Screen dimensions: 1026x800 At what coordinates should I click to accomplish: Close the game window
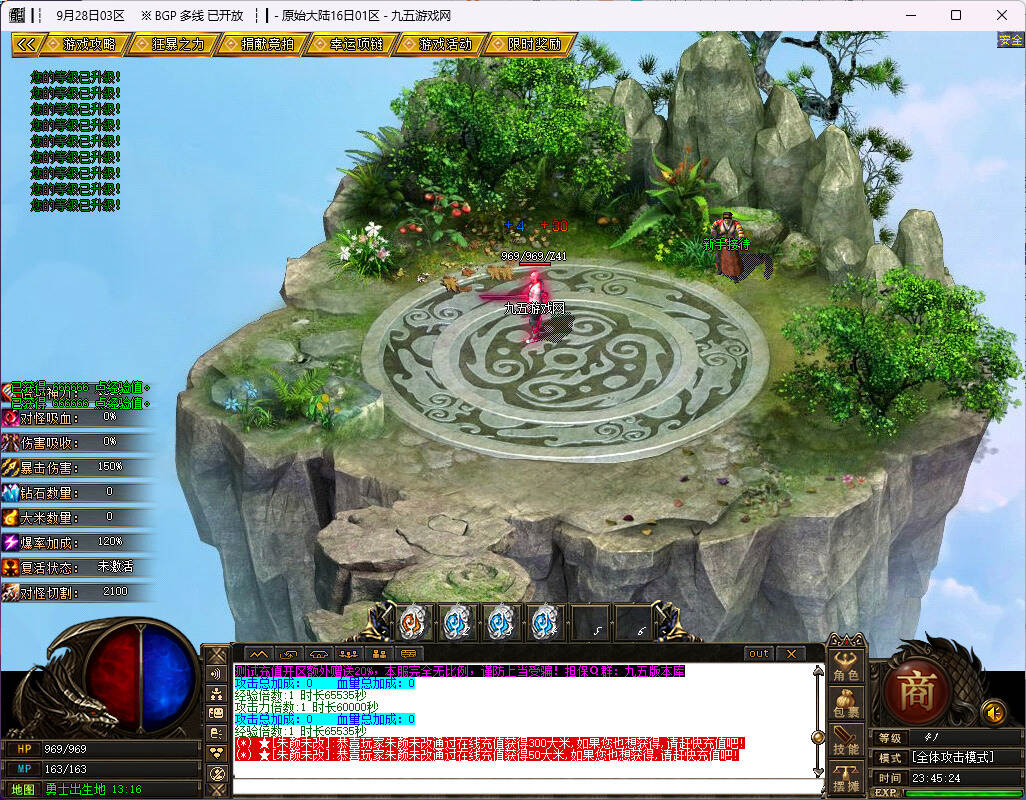point(1001,15)
